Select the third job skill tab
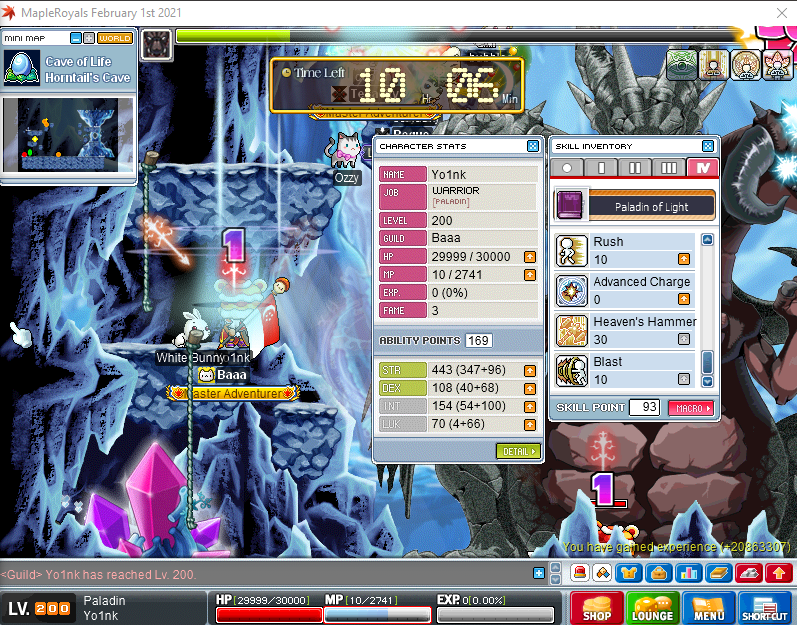This screenshot has width=797, height=625. (x=669, y=168)
